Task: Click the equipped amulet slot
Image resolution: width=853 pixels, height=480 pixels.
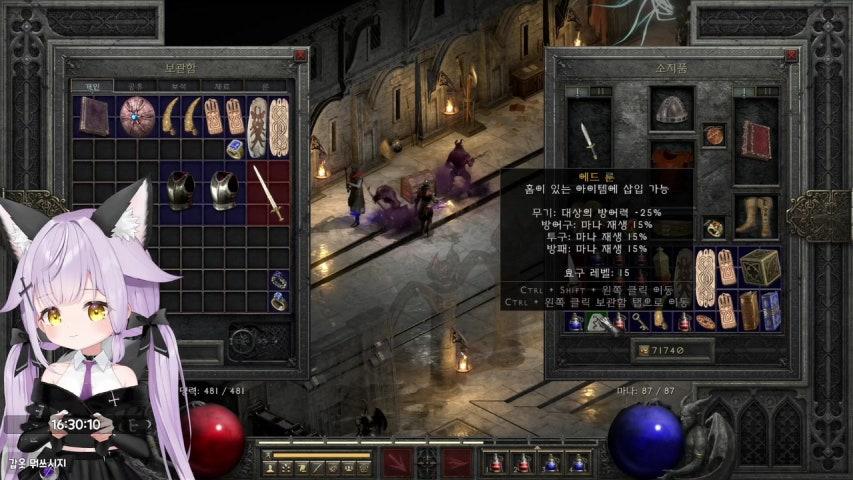Action: [714, 135]
